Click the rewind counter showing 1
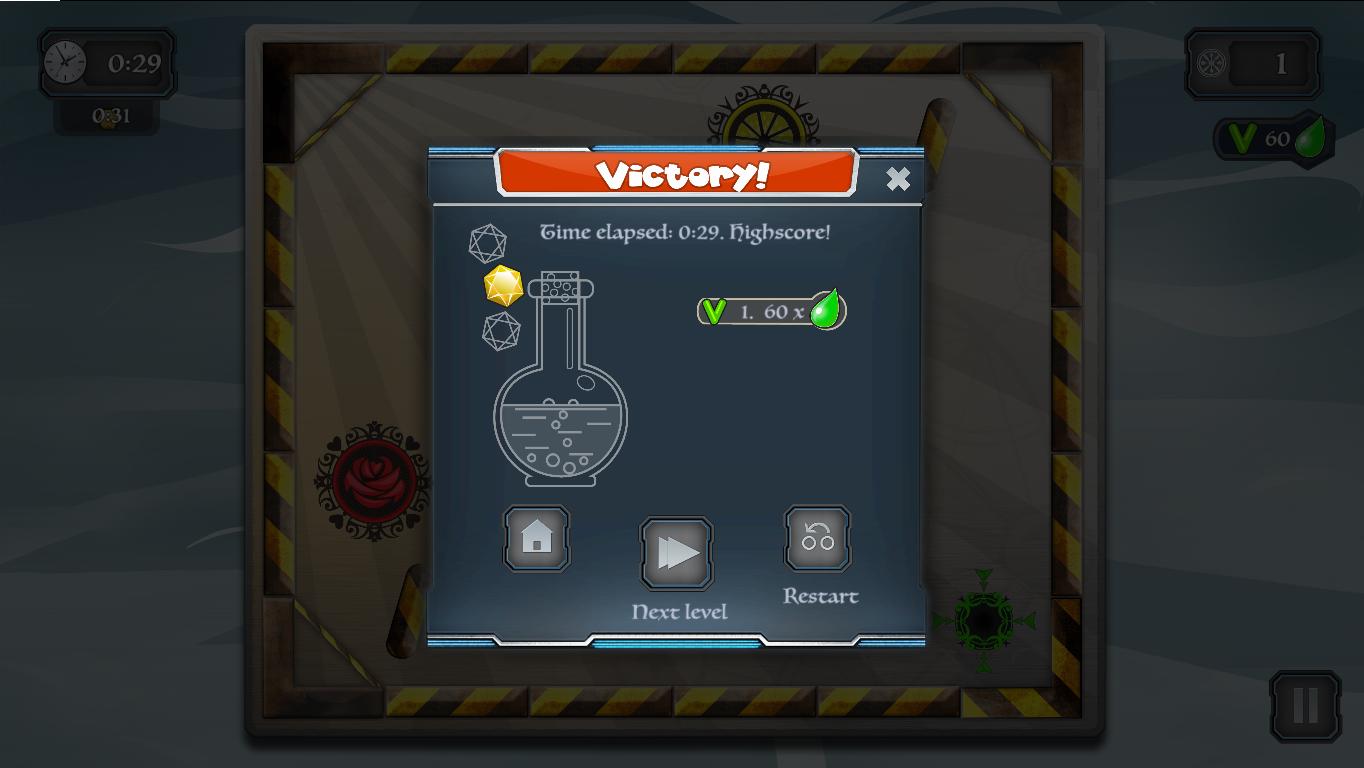Image resolution: width=1364 pixels, height=768 pixels. coord(1251,62)
